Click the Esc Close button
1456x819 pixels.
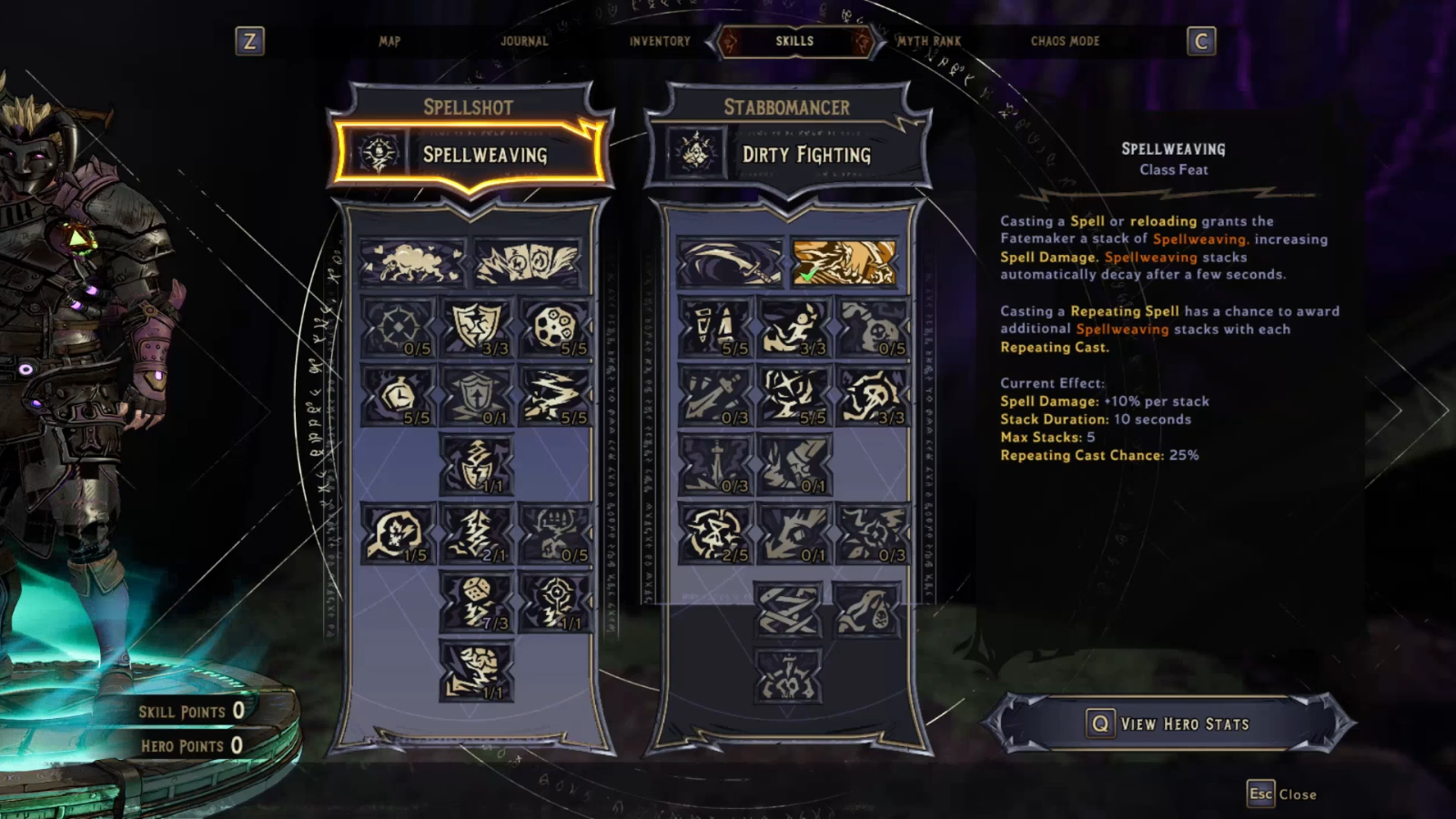[x=1283, y=793]
